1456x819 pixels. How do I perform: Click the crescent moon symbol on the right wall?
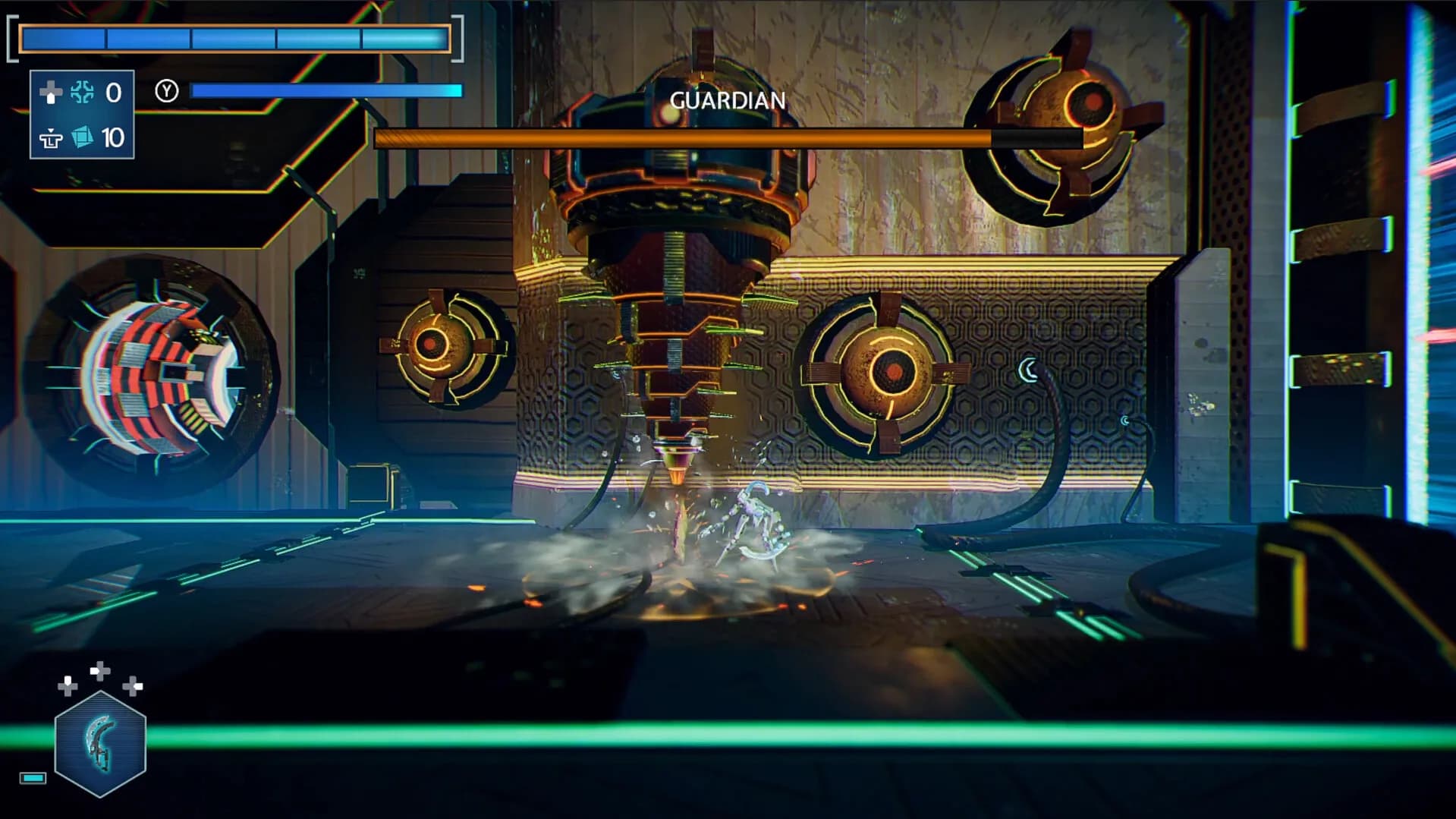[x=1029, y=367]
